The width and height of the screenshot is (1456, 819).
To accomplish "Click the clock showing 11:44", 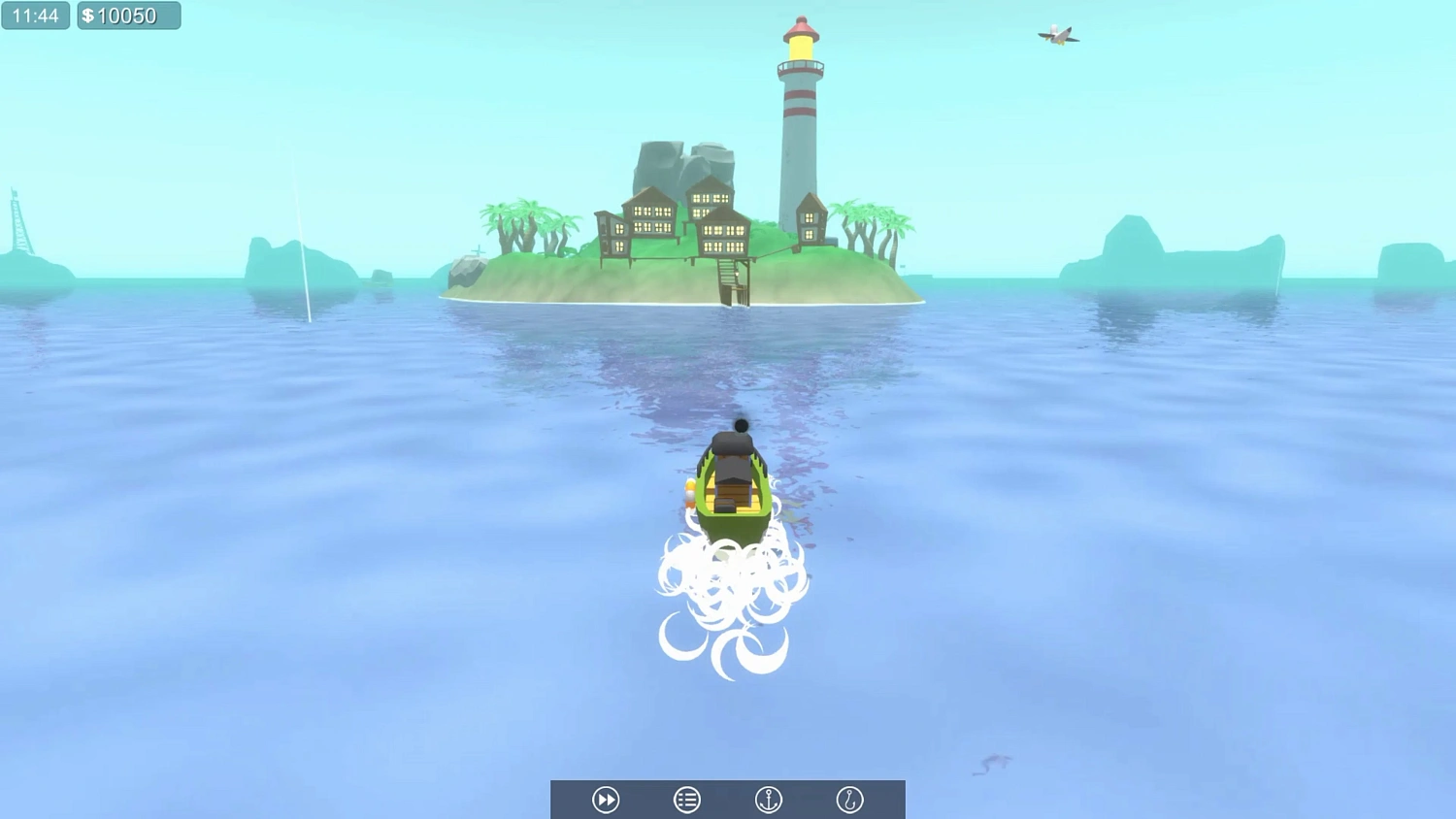I will 35,15.
